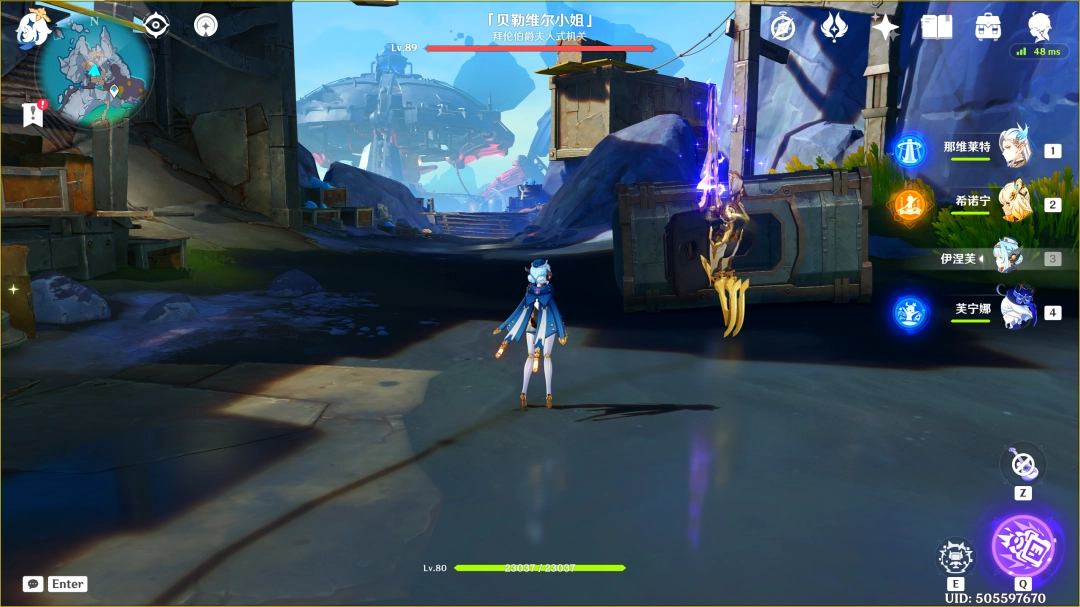Screen dimensions: 1080x607
Task: Select party member 伊涅芙
Action: pyautogui.click(x=1007, y=257)
